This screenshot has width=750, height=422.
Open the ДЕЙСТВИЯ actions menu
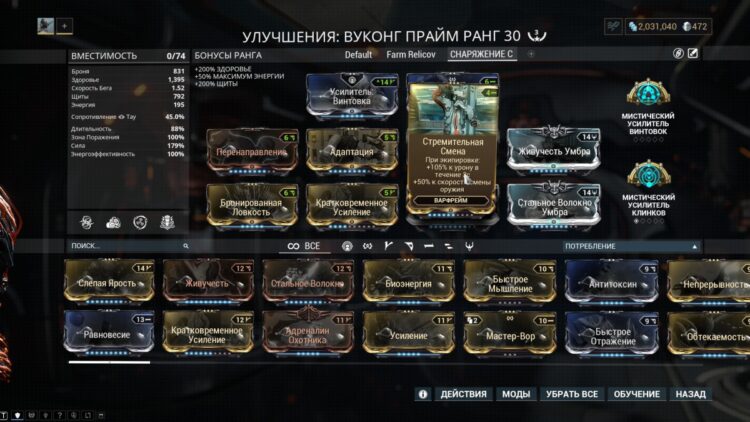click(x=464, y=394)
